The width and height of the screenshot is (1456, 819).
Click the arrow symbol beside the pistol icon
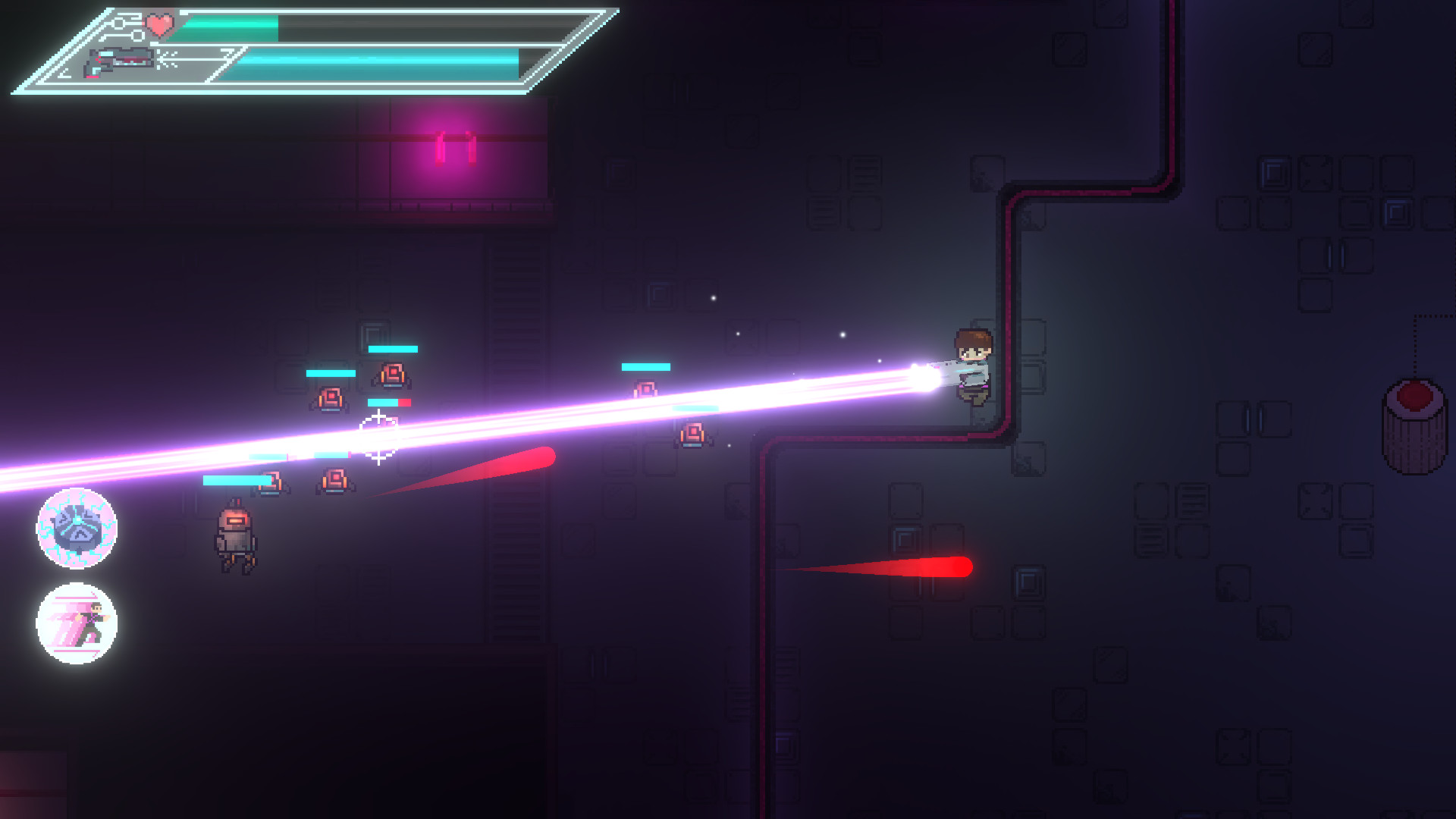coord(165,59)
